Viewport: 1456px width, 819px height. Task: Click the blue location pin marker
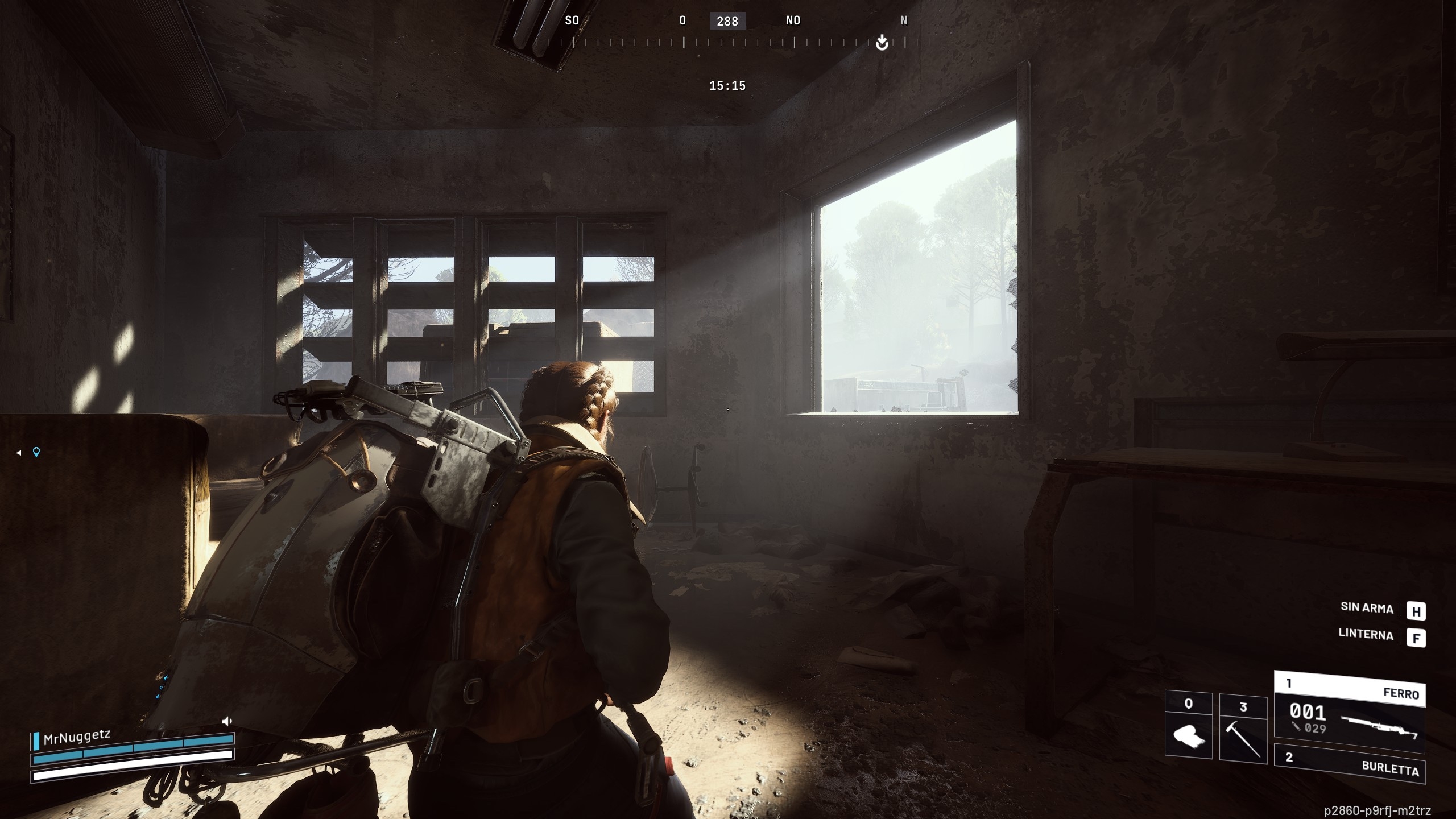pyautogui.click(x=36, y=452)
